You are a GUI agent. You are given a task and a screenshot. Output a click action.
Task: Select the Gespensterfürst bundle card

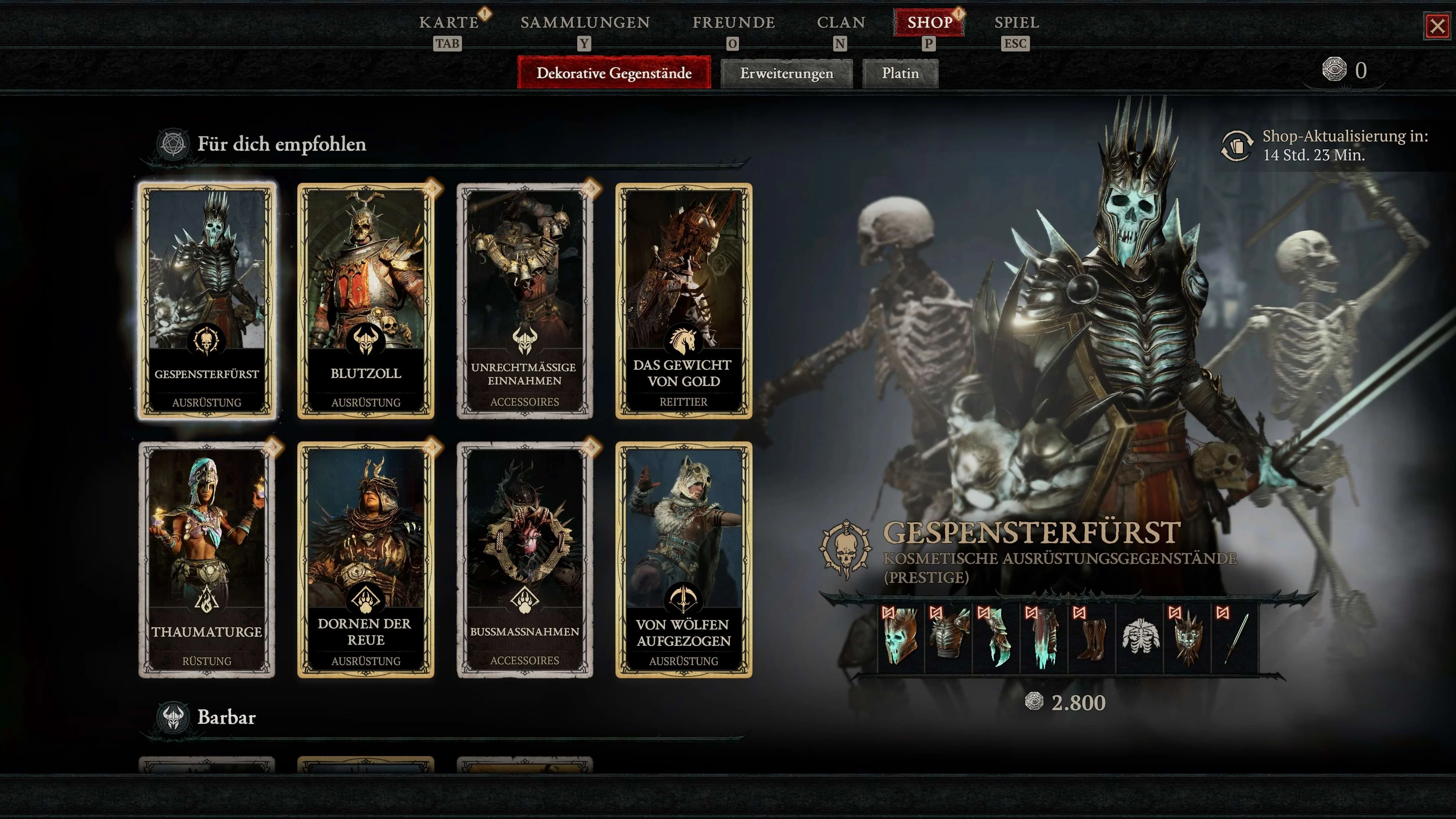207,301
